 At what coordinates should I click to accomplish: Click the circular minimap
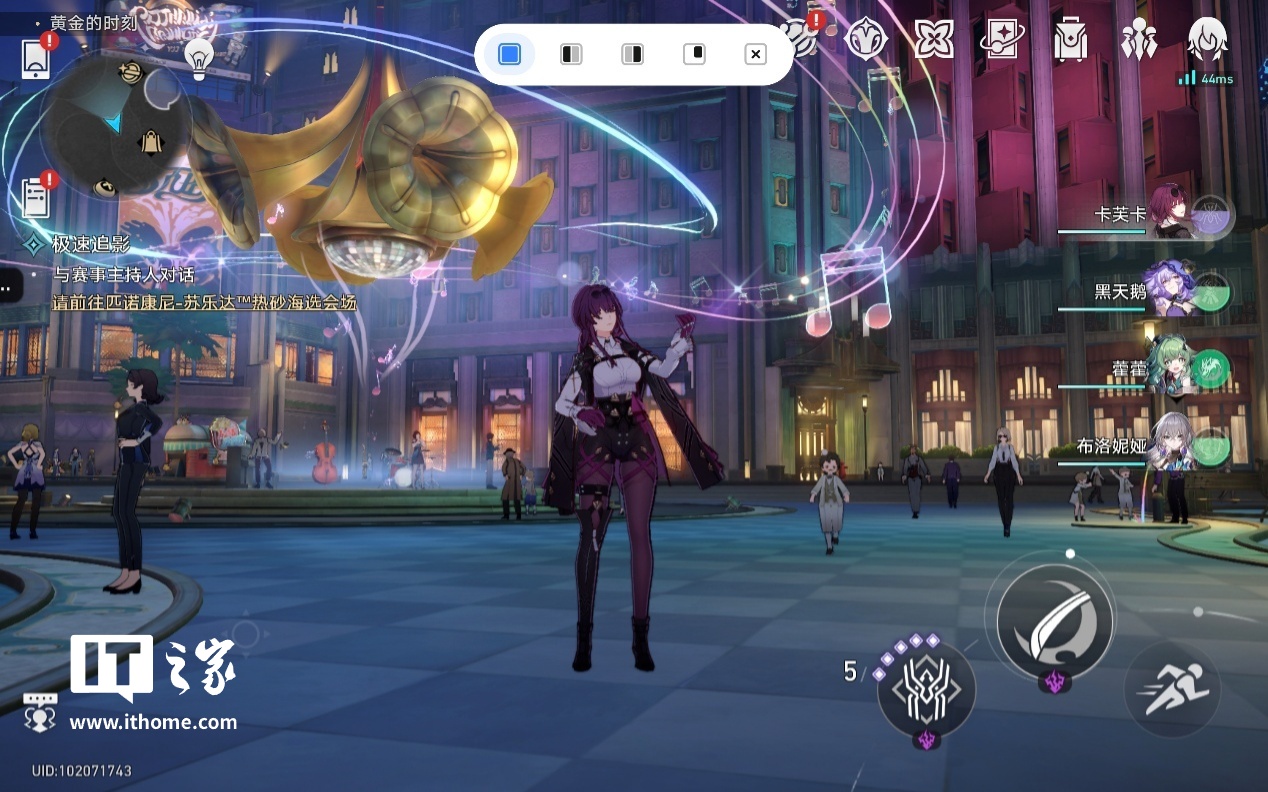[x=115, y=125]
